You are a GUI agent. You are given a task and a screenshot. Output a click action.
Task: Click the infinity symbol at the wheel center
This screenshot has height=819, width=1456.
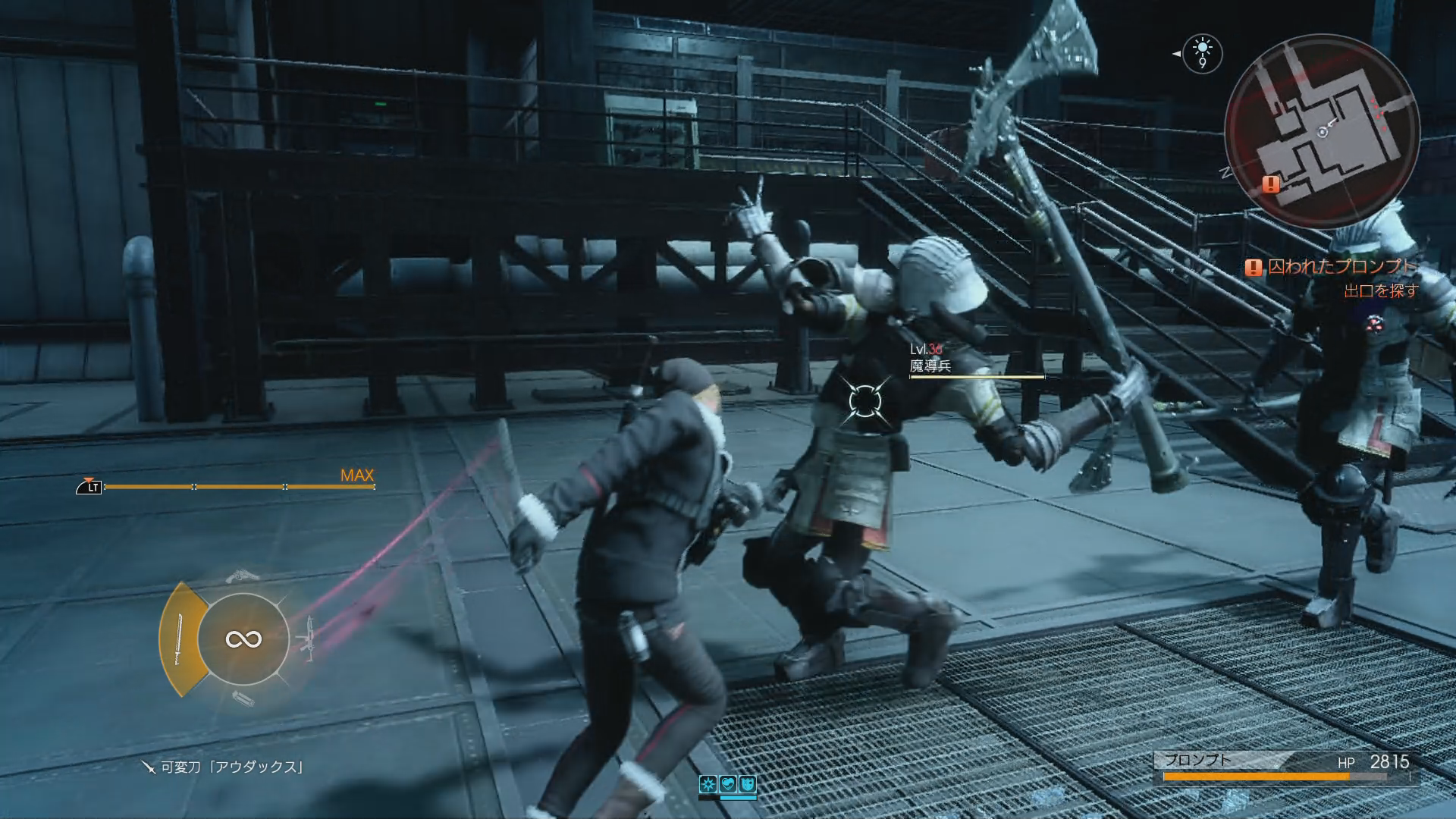point(243,639)
